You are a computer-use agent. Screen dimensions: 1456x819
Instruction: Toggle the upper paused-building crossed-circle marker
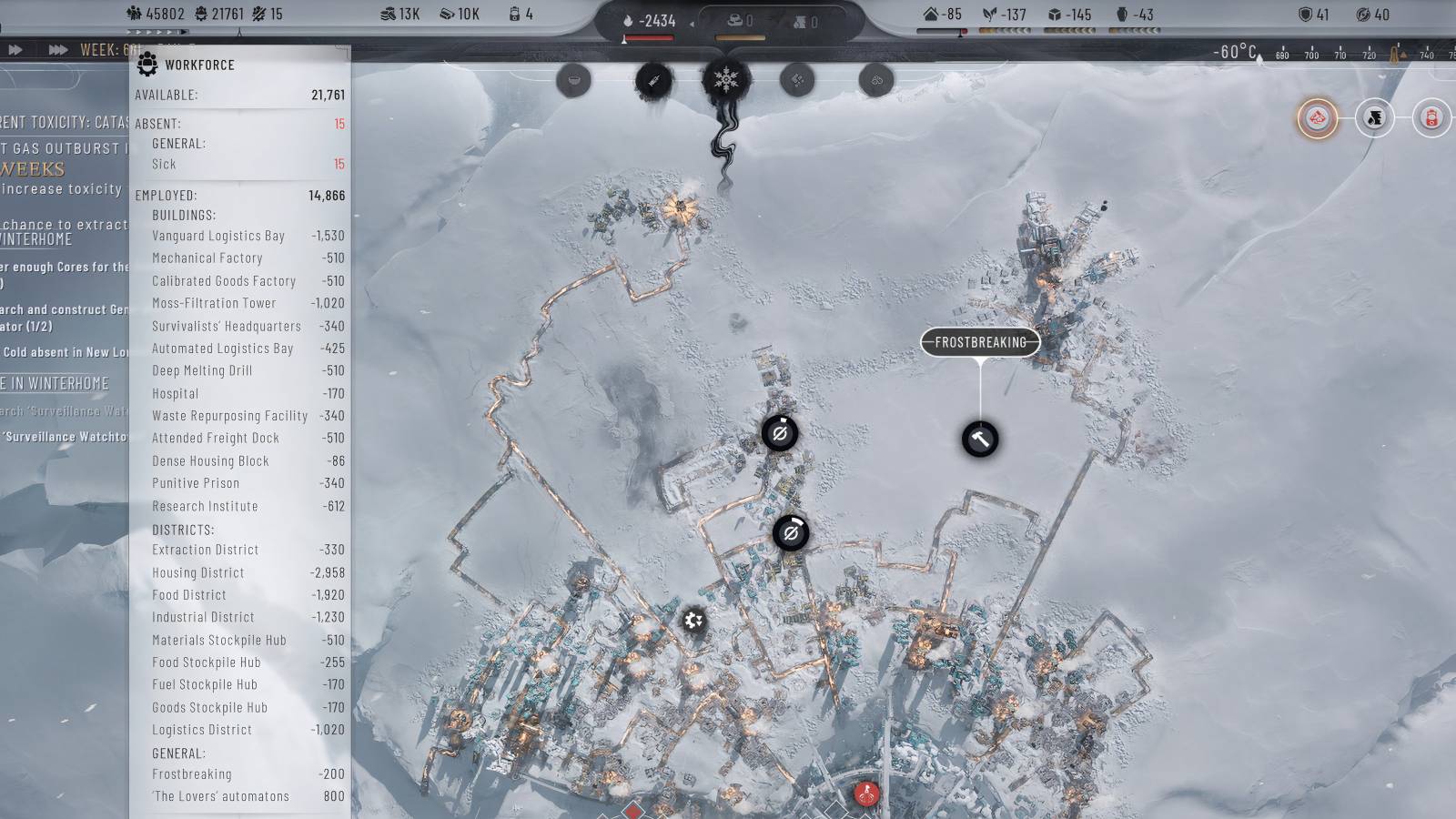coord(781,435)
